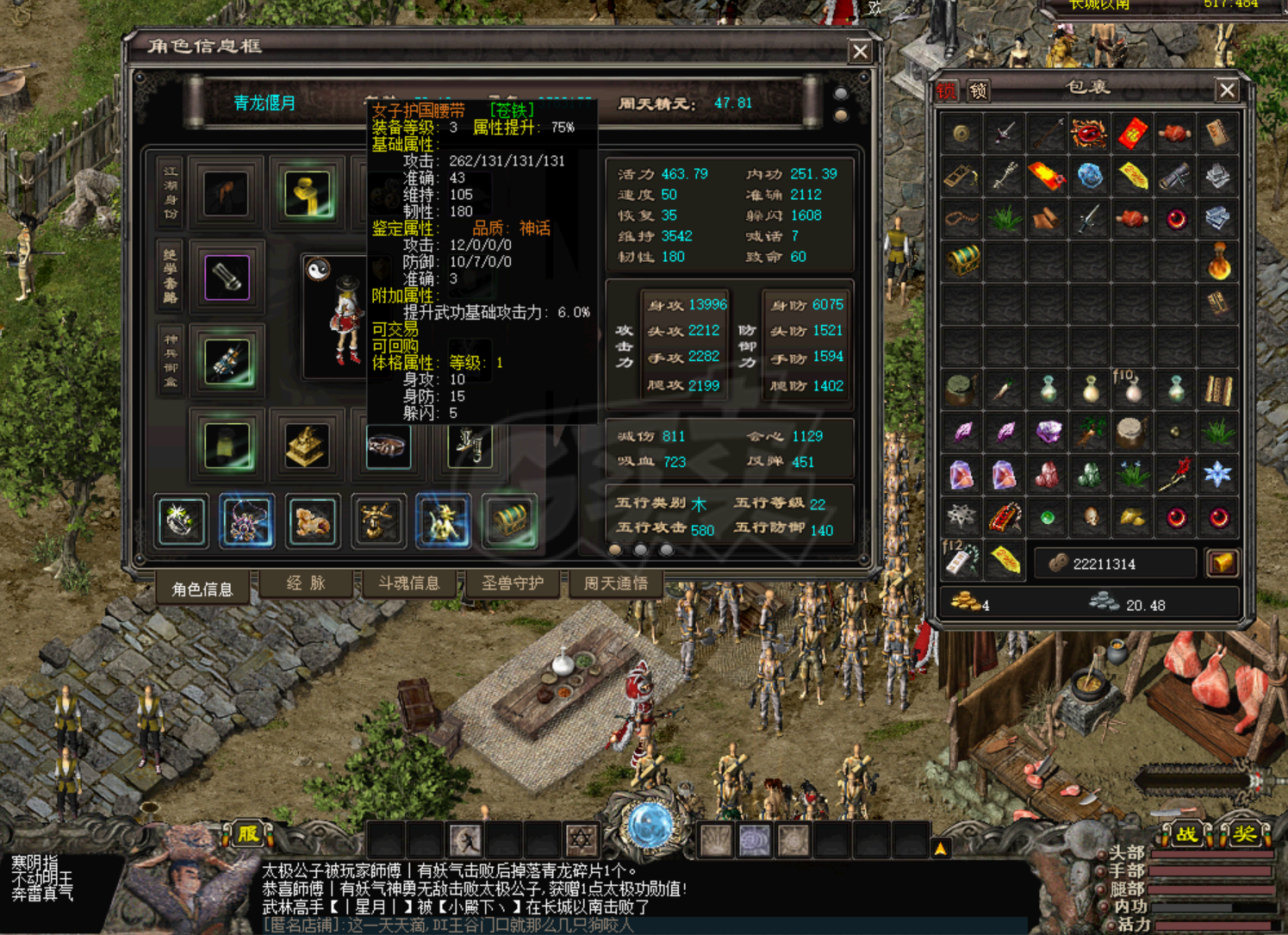The image size is (1288, 935).
Task: Select the 圣兽守护 tab
Action: 513,583
